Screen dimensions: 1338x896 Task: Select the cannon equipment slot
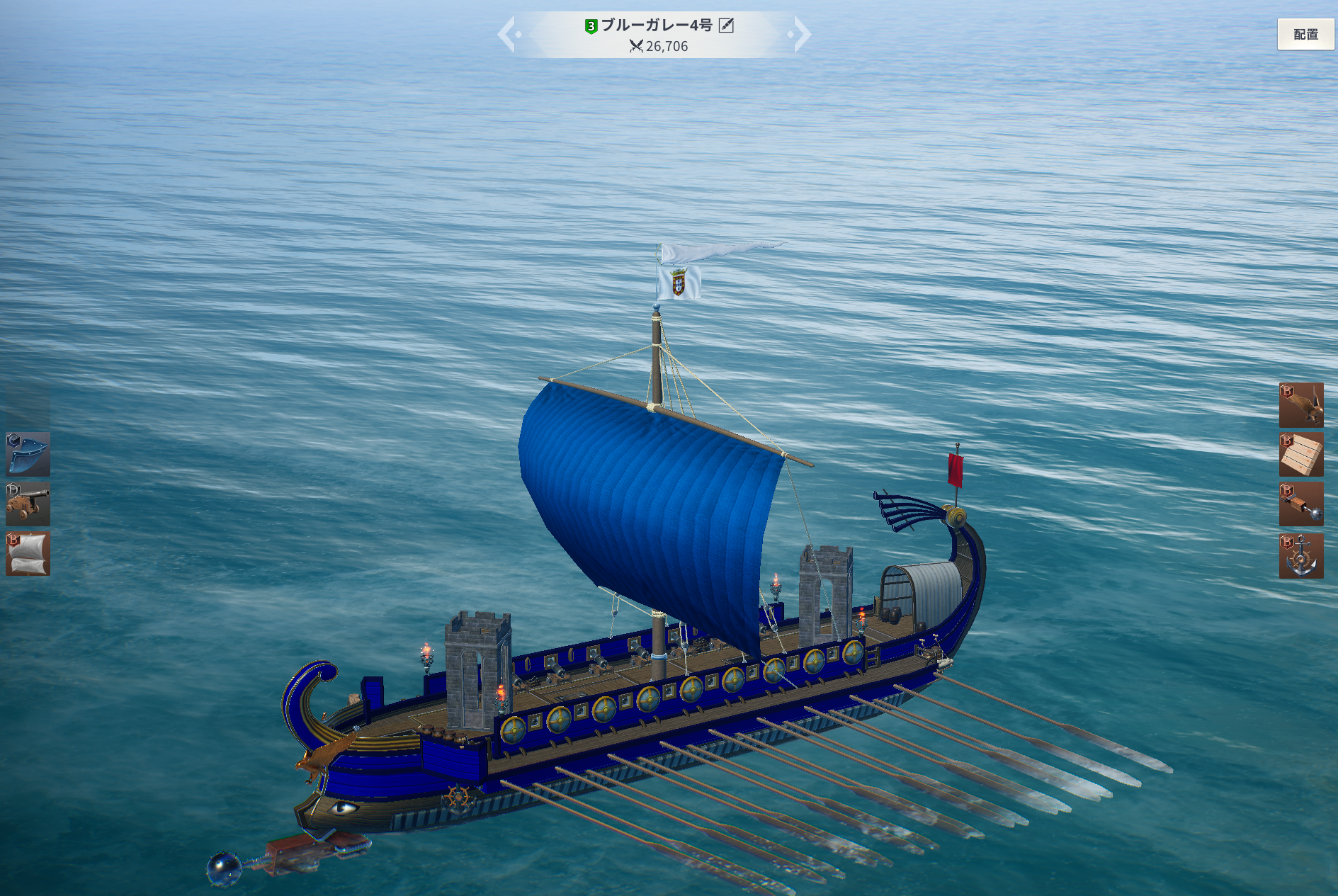(x=28, y=504)
